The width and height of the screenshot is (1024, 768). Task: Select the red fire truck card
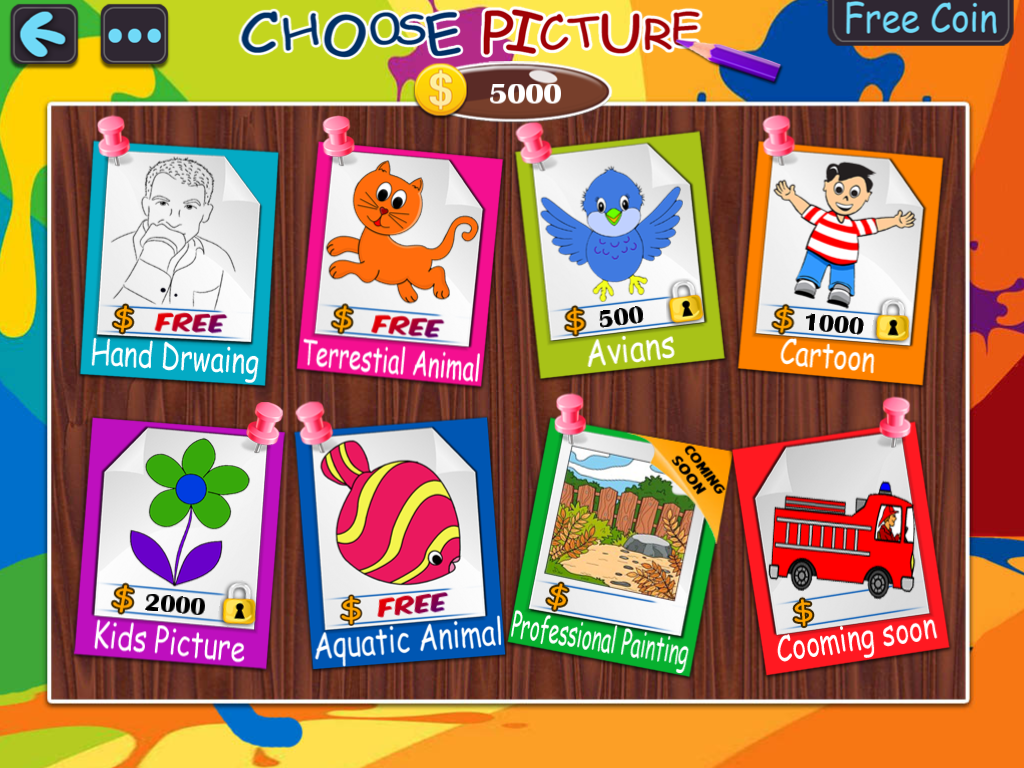[x=842, y=545]
